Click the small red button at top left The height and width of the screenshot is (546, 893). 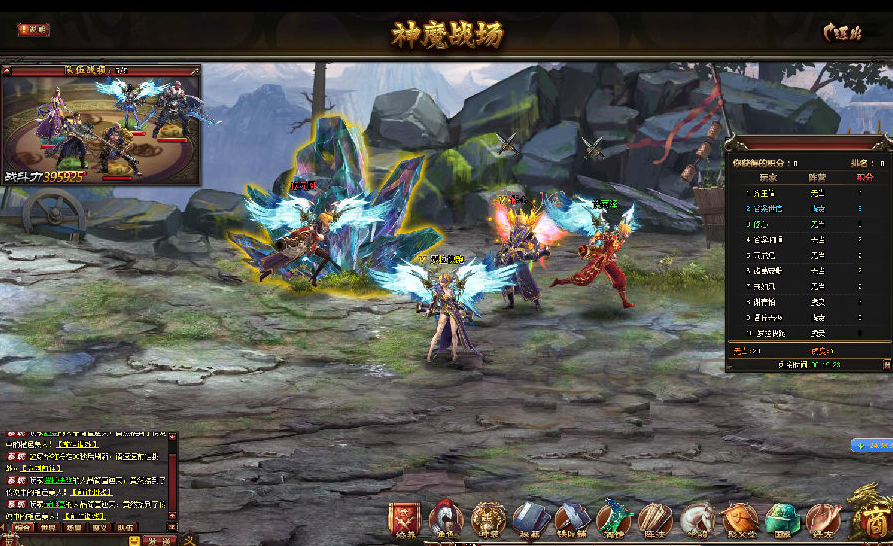click(33, 30)
